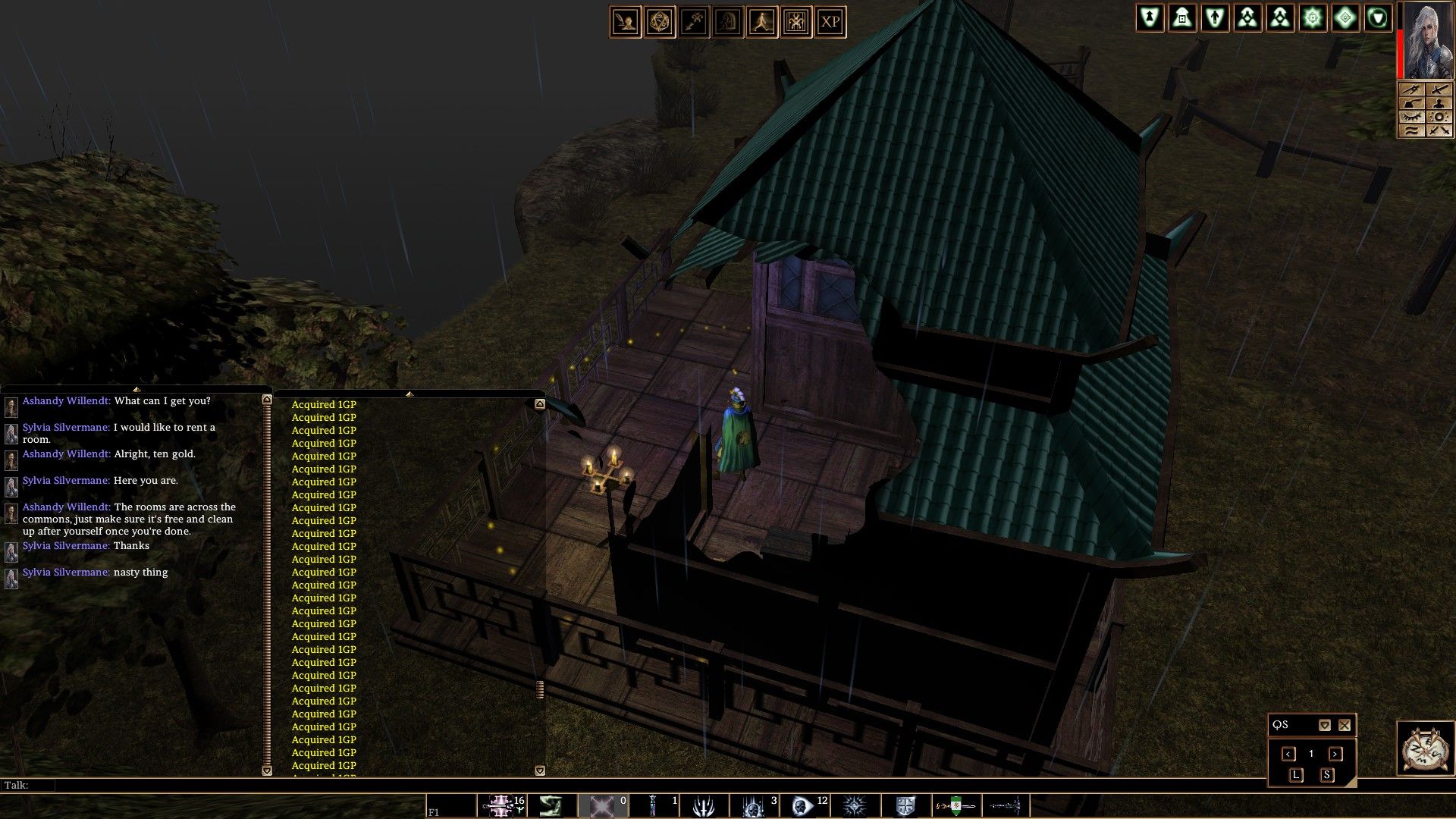The image size is (1456, 819).
Task: Click the L button in QS panel
Action: pyautogui.click(x=1295, y=775)
